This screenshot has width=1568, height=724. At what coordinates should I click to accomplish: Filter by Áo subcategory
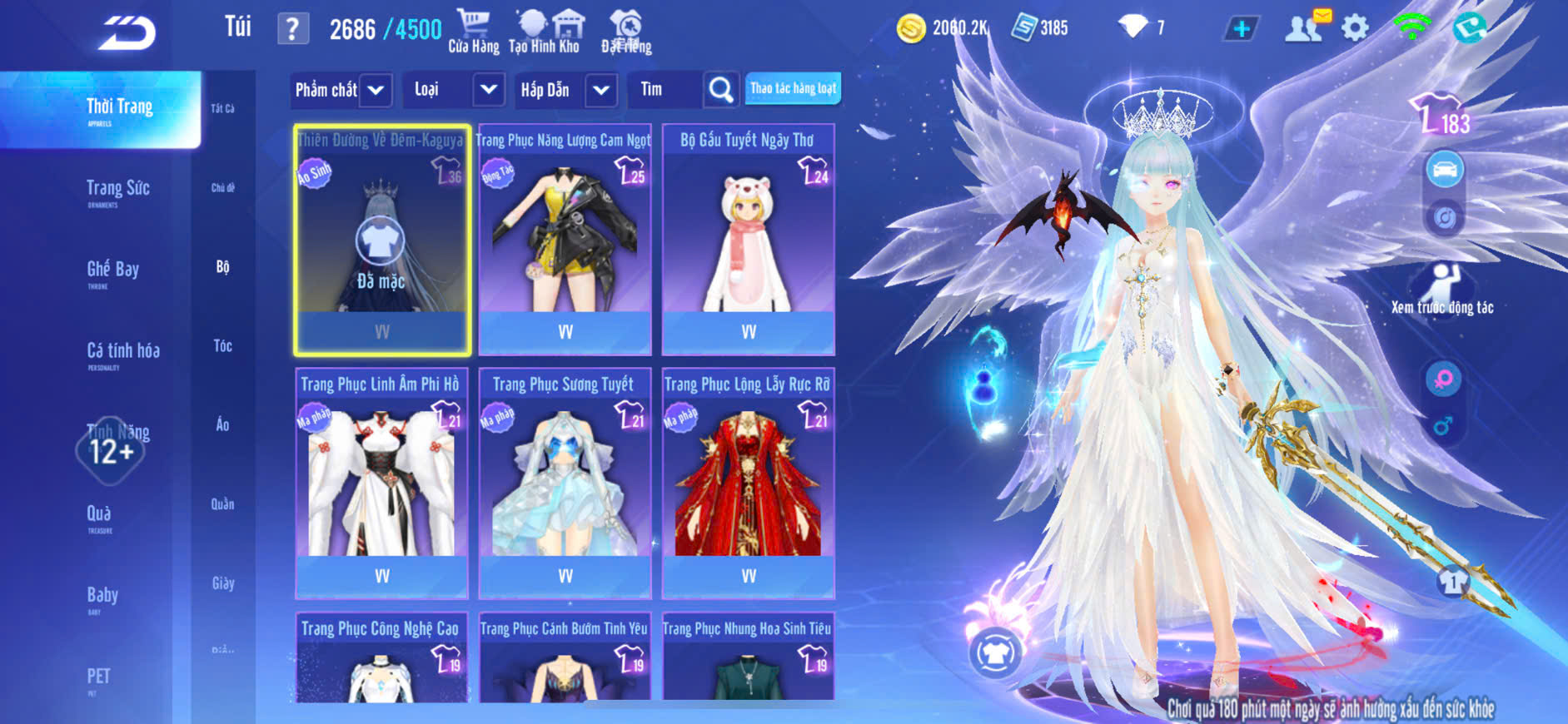[x=222, y=424]
